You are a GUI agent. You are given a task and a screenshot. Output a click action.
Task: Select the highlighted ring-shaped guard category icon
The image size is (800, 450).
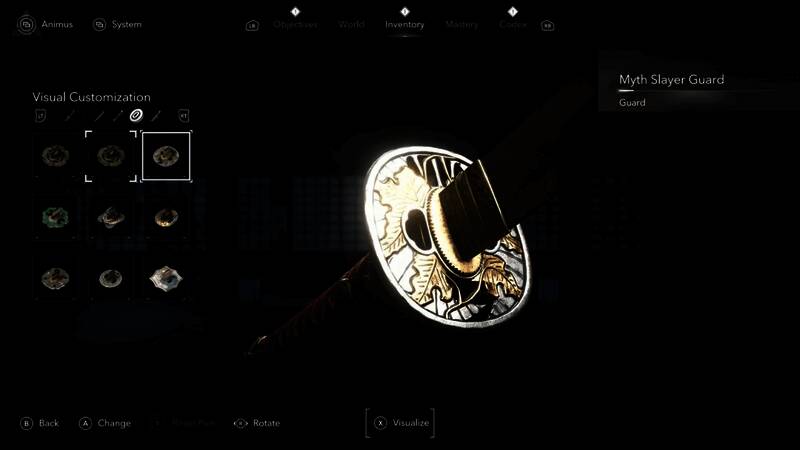point(136,115)
